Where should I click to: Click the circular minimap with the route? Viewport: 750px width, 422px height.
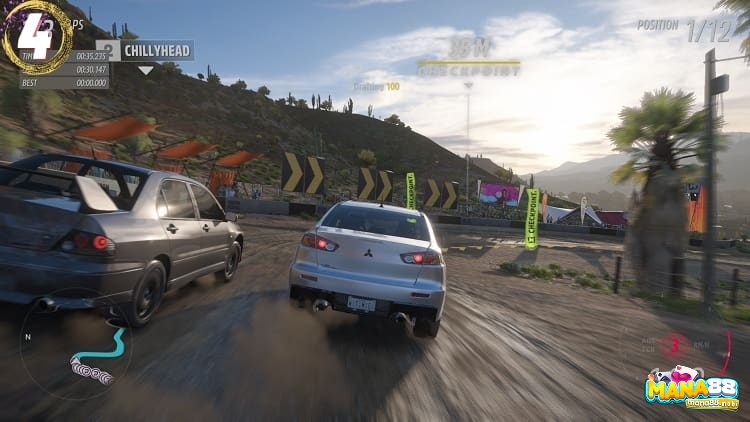pyautogui.click(x=75, y=344)
